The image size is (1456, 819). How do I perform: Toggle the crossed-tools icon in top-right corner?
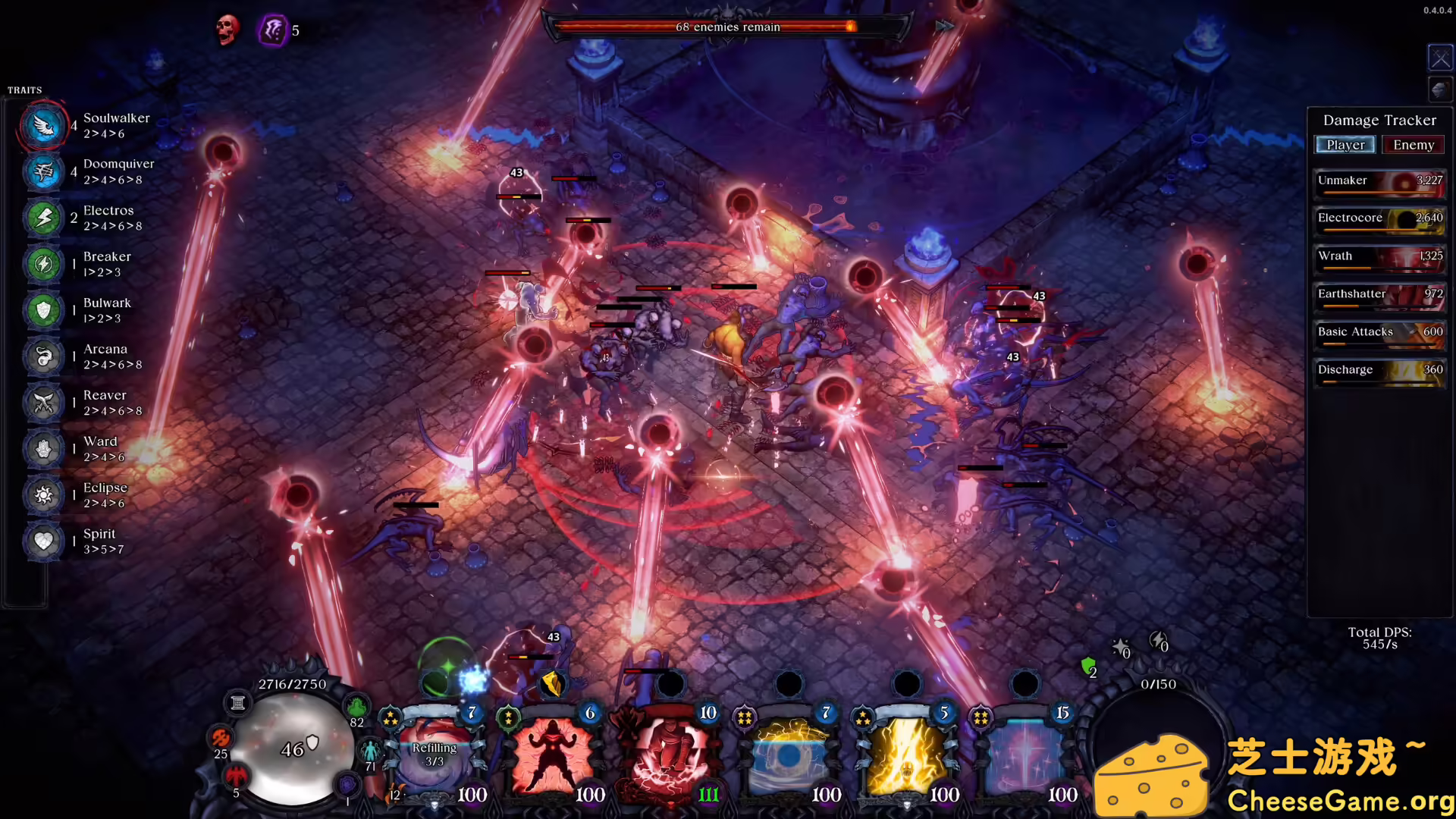coord(1439,57)
